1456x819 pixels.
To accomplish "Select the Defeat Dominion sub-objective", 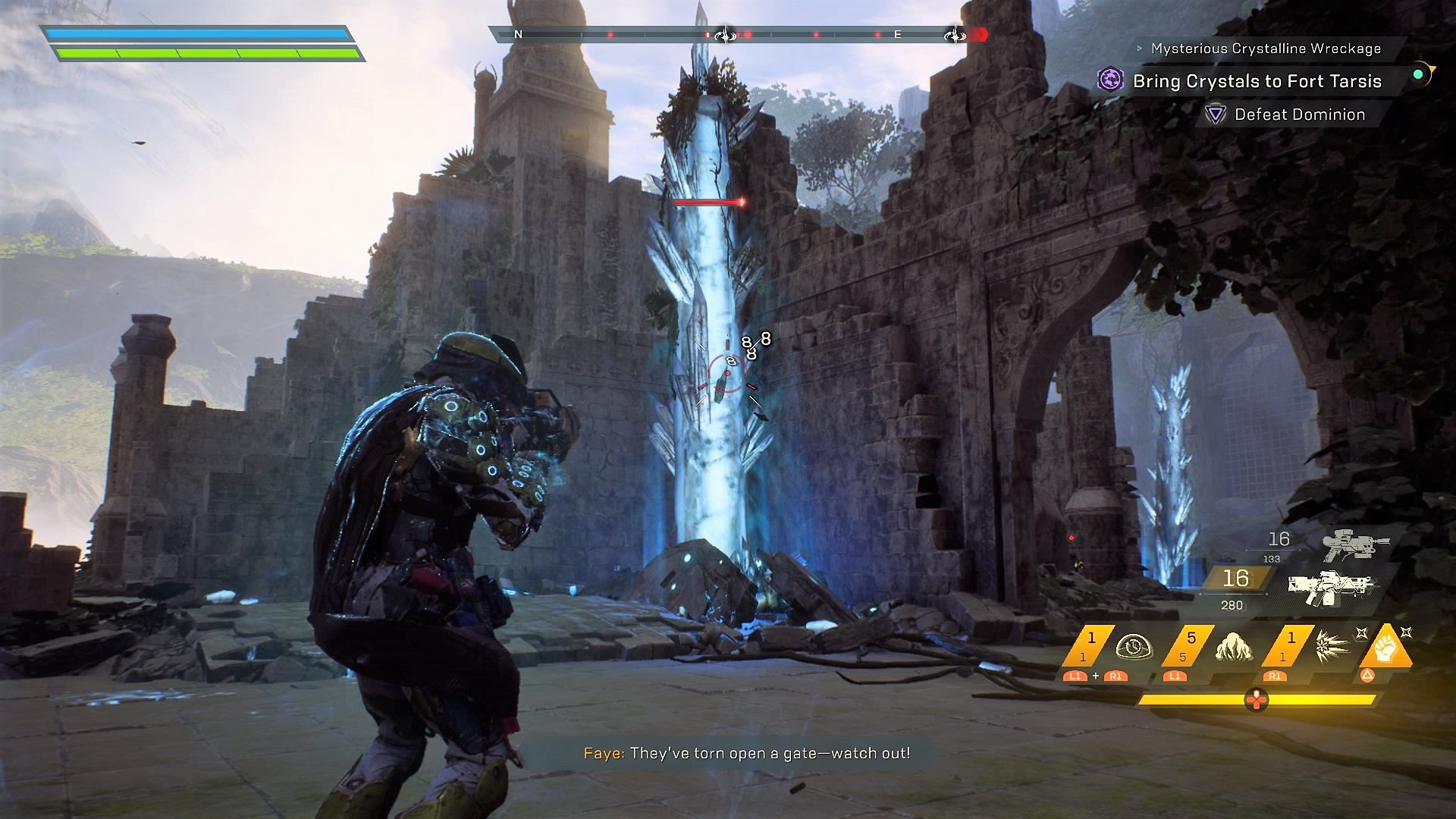I will point(1300,115).
